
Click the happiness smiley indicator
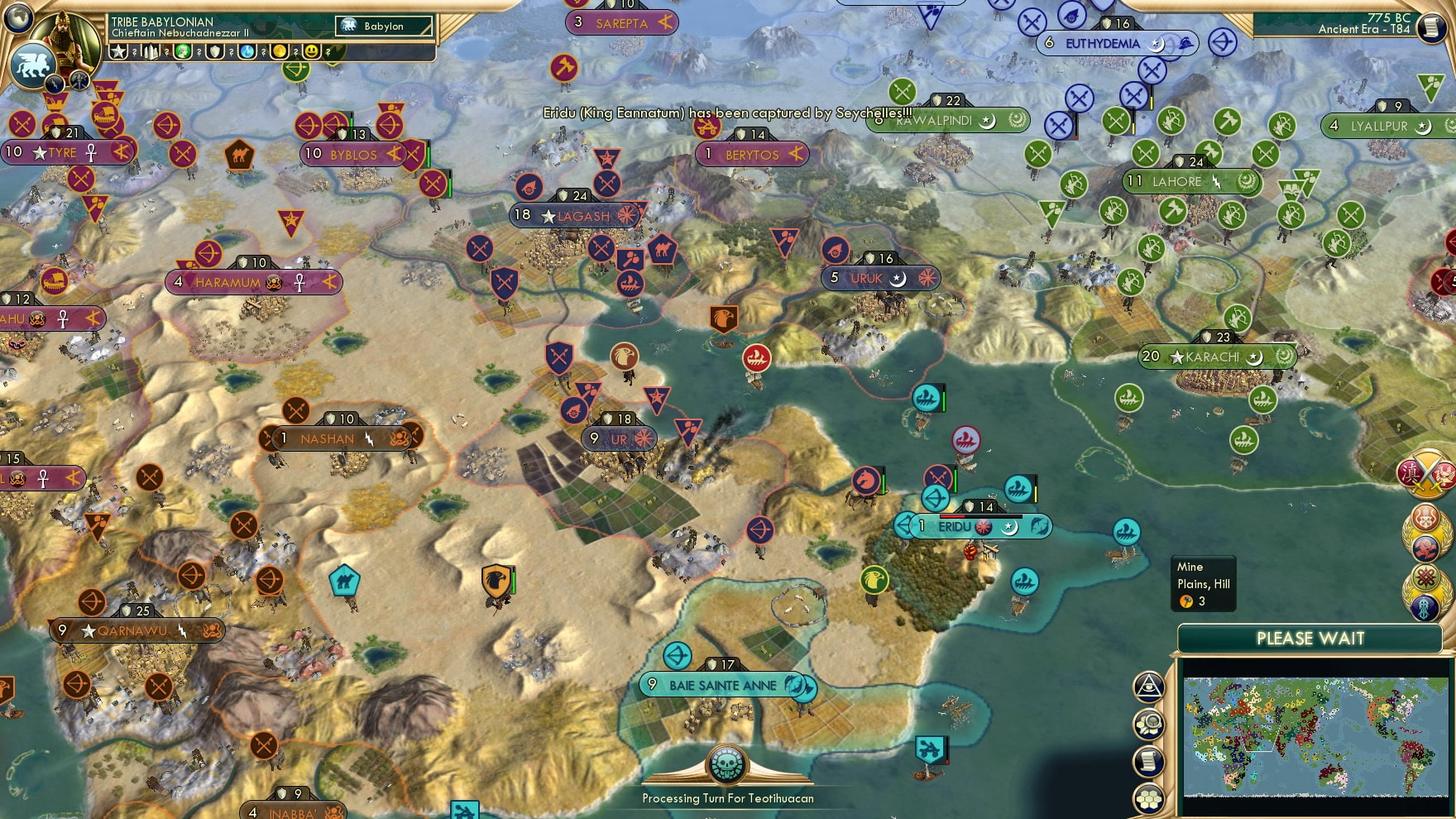pyautogui.click(x=311, y=52)
